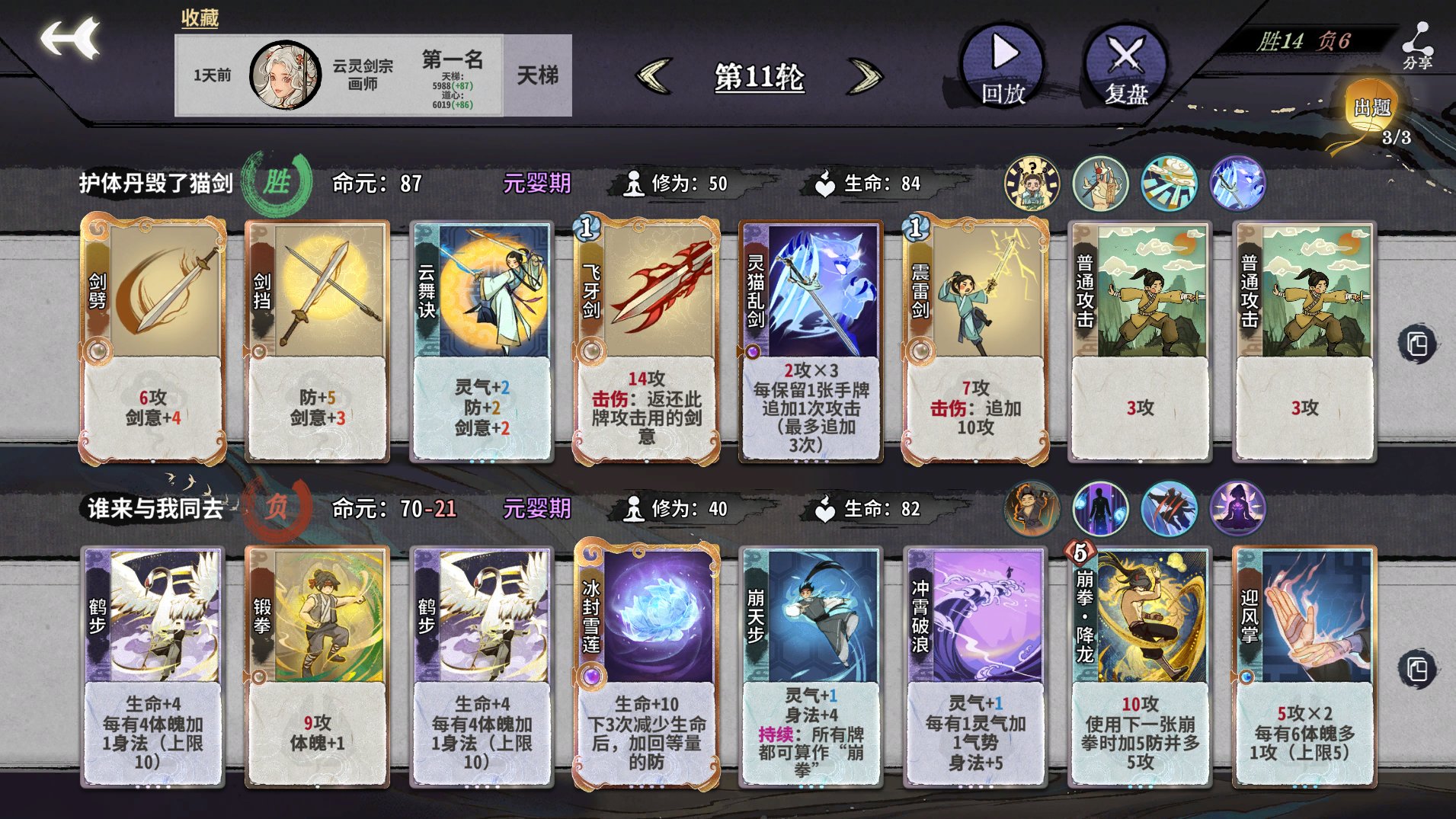Image resolution: width=1456 pixels, height=819 pixels.
Task: Select the top player's first question-mark buff icon
Action: pos(1031,183)
